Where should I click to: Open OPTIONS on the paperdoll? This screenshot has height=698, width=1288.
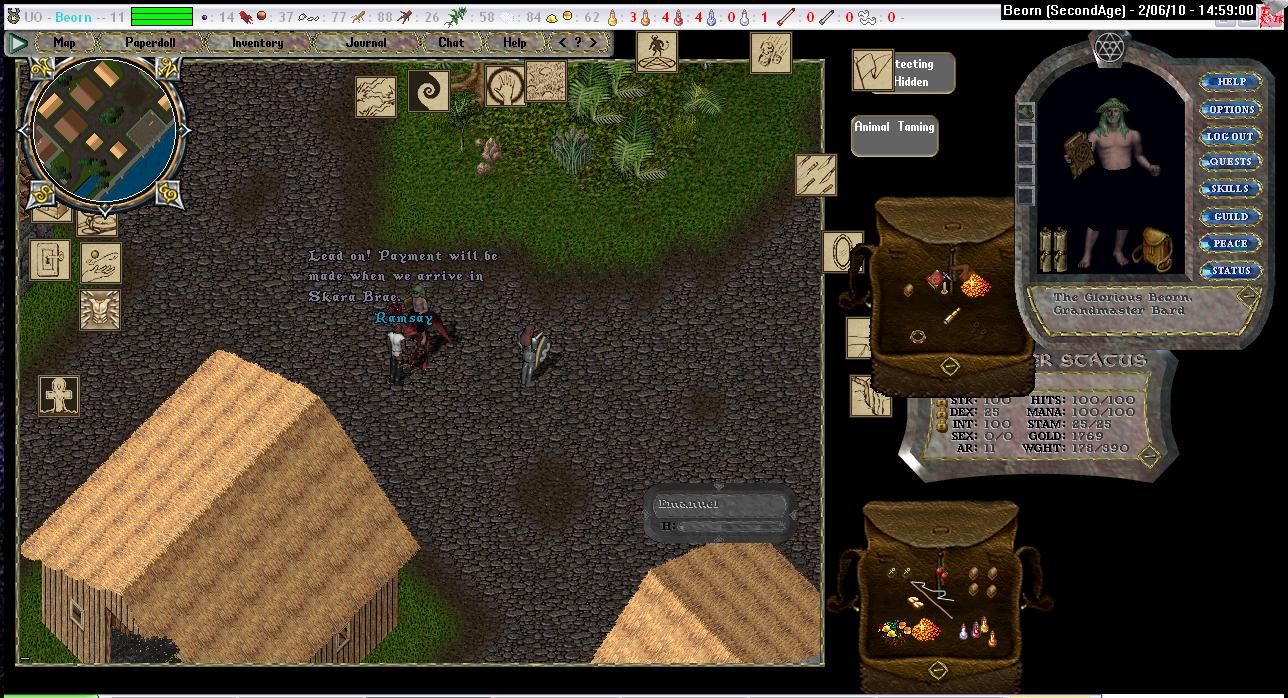point(1230,109)
